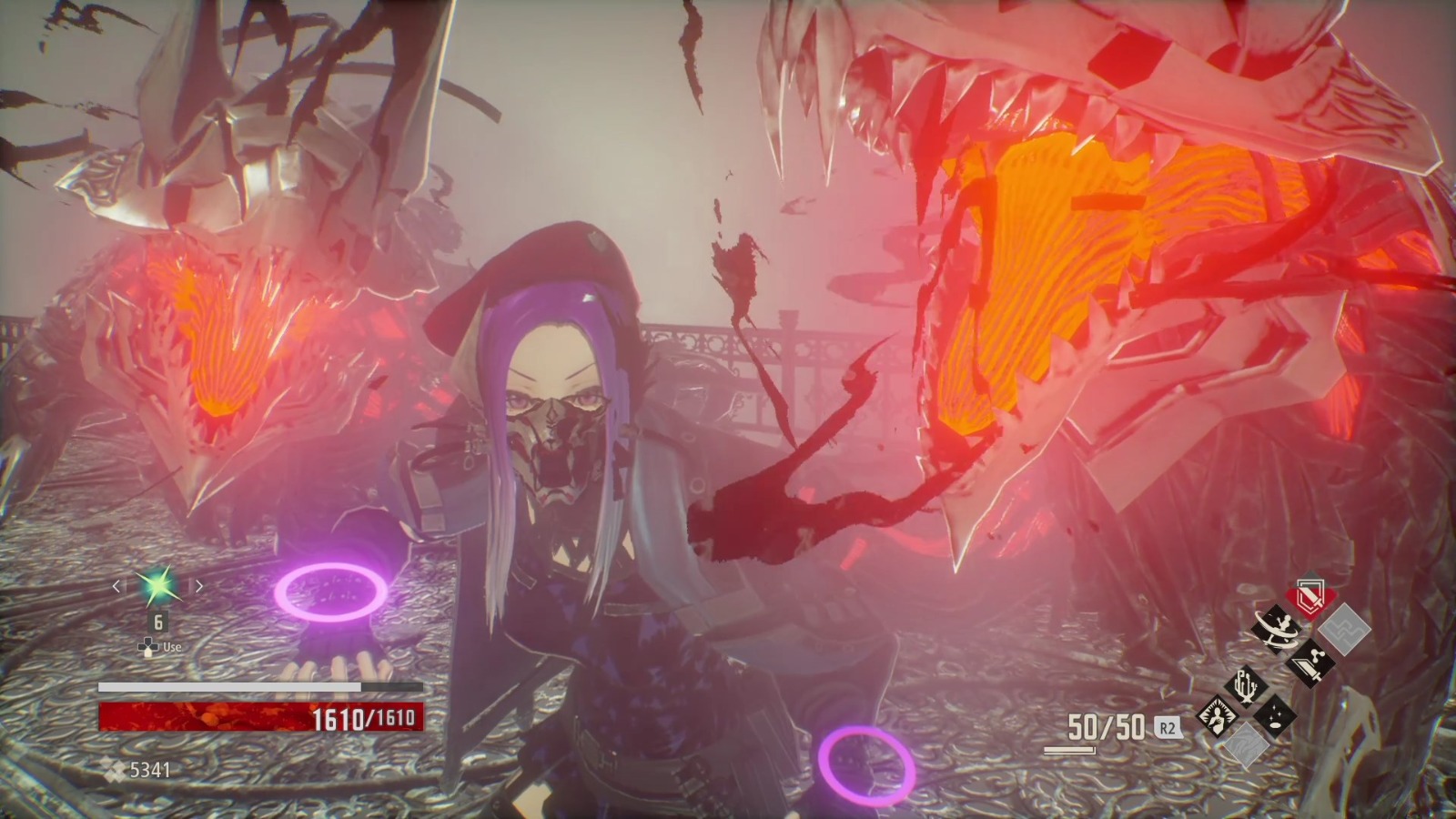Click the bleeding sword gift icon
The image size is (1456, 819).
pyautogui.click(x=1310, y=664)
